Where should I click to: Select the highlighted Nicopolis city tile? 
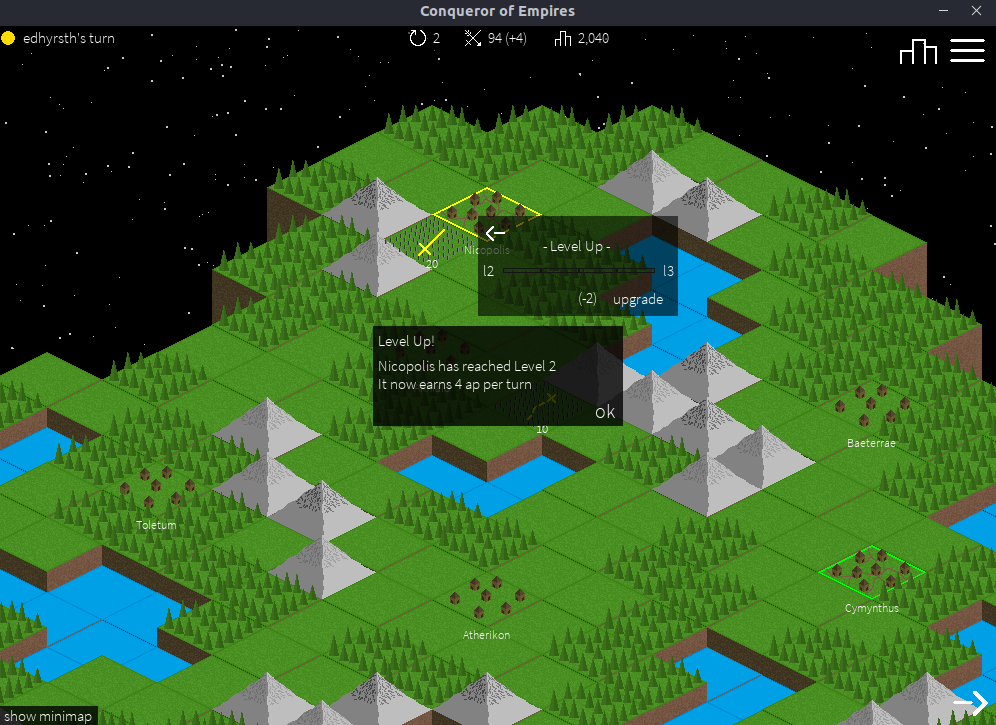click(486, 210)
